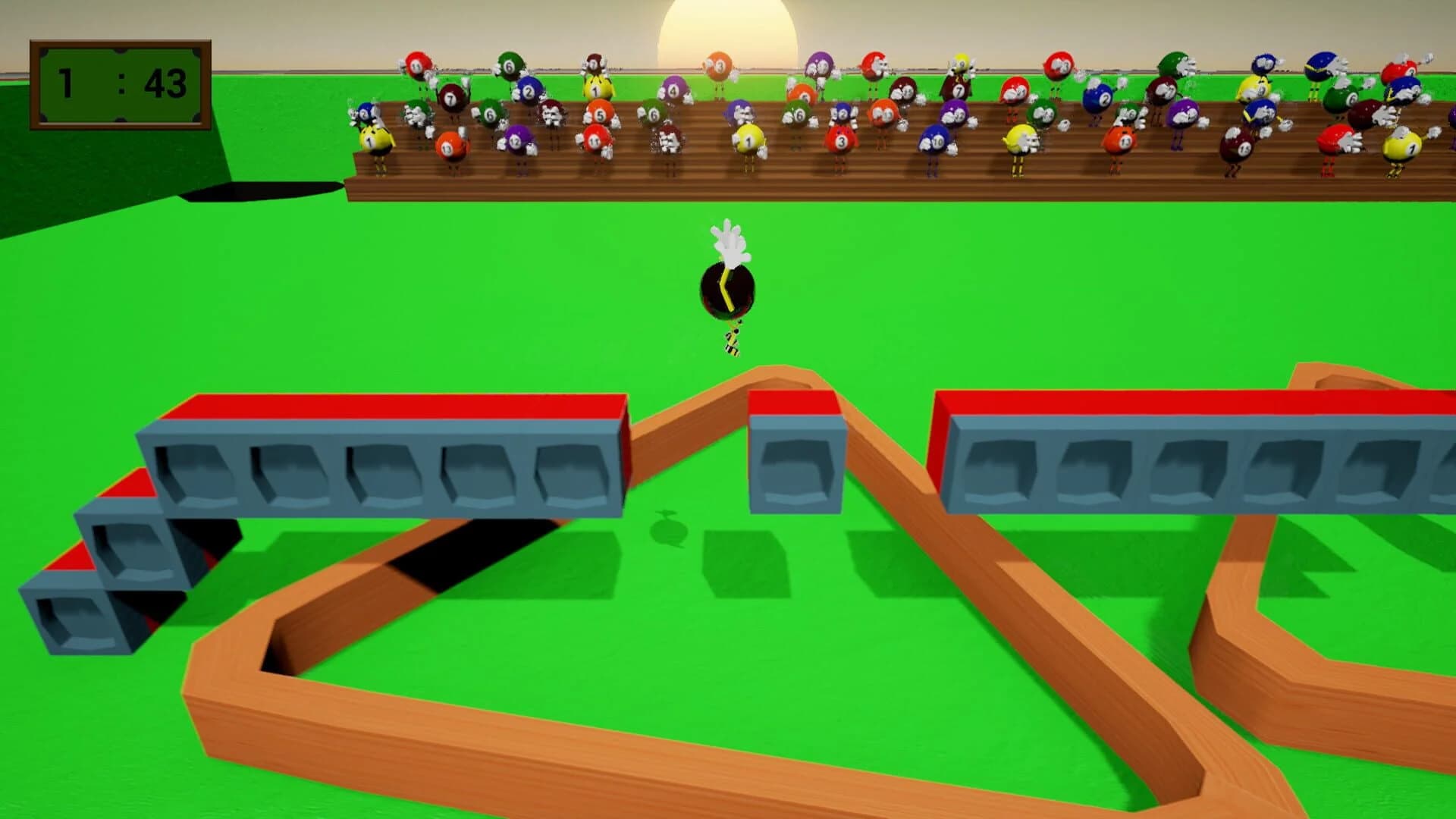The image size is (1456, 819).
Task: Select the green 6-ball spectator in the back row
Action: coord(508,67)
